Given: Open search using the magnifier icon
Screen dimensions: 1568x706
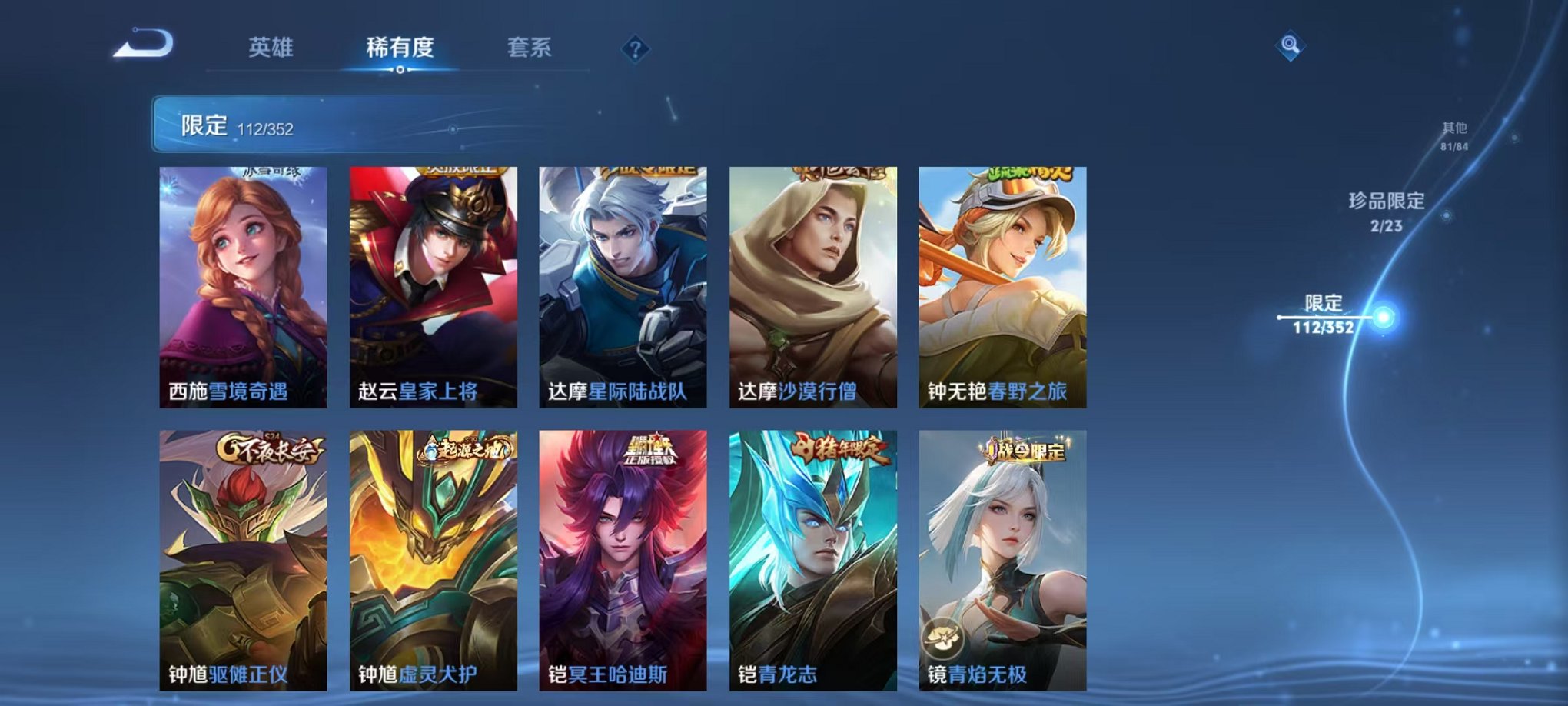Looking at the screenshot, I should (x=1291, y=45).
